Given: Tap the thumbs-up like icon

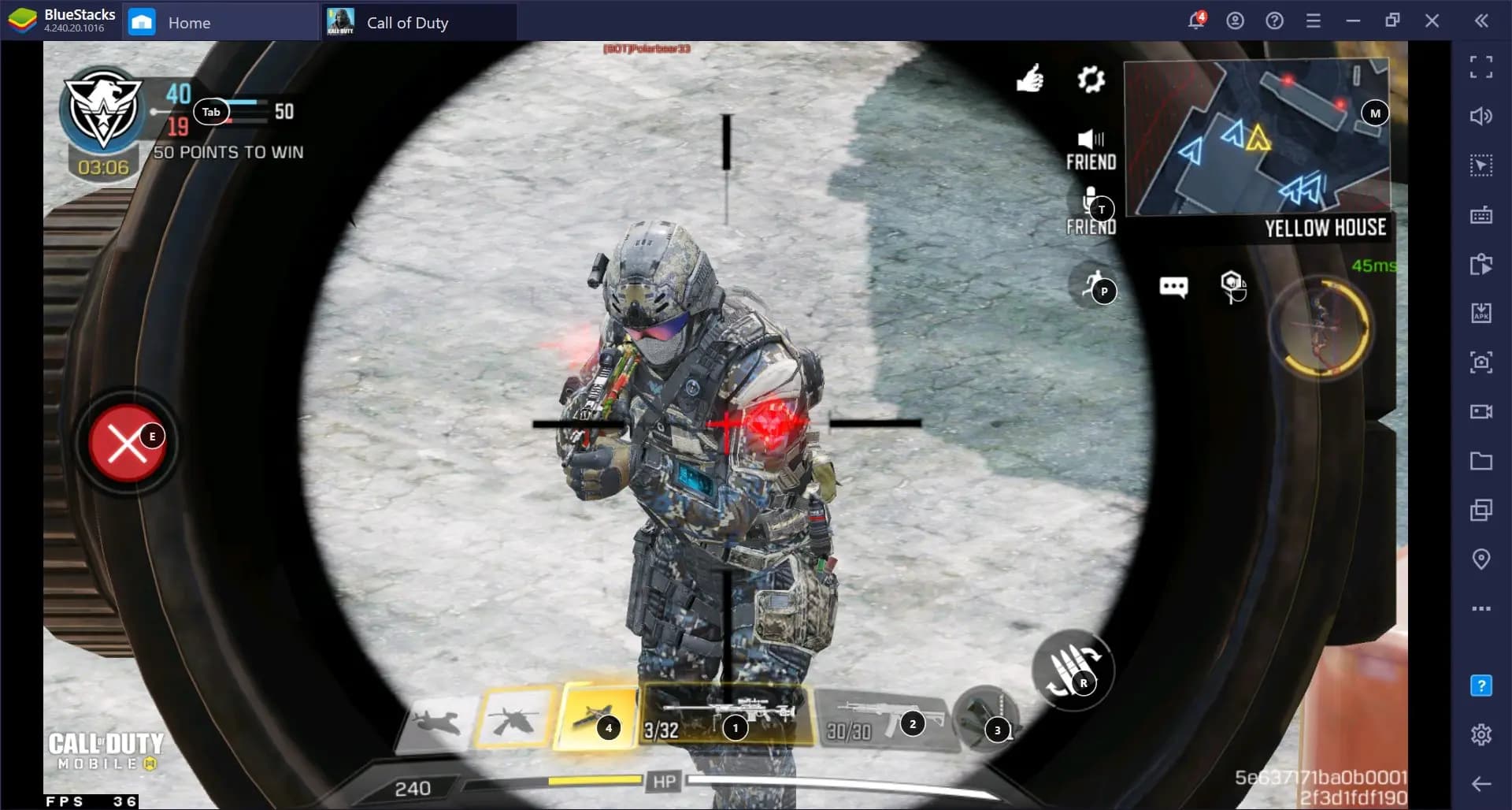Looking at the screenshot, I should tap(1029, 78).
